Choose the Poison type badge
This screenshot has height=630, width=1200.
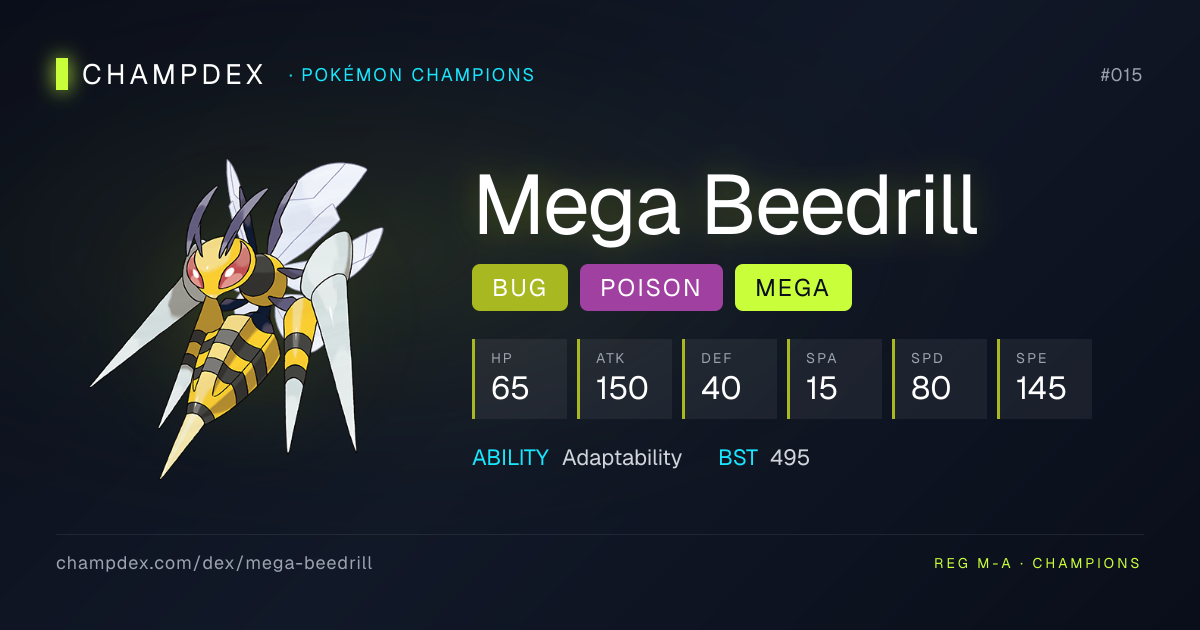coord(651,288)
